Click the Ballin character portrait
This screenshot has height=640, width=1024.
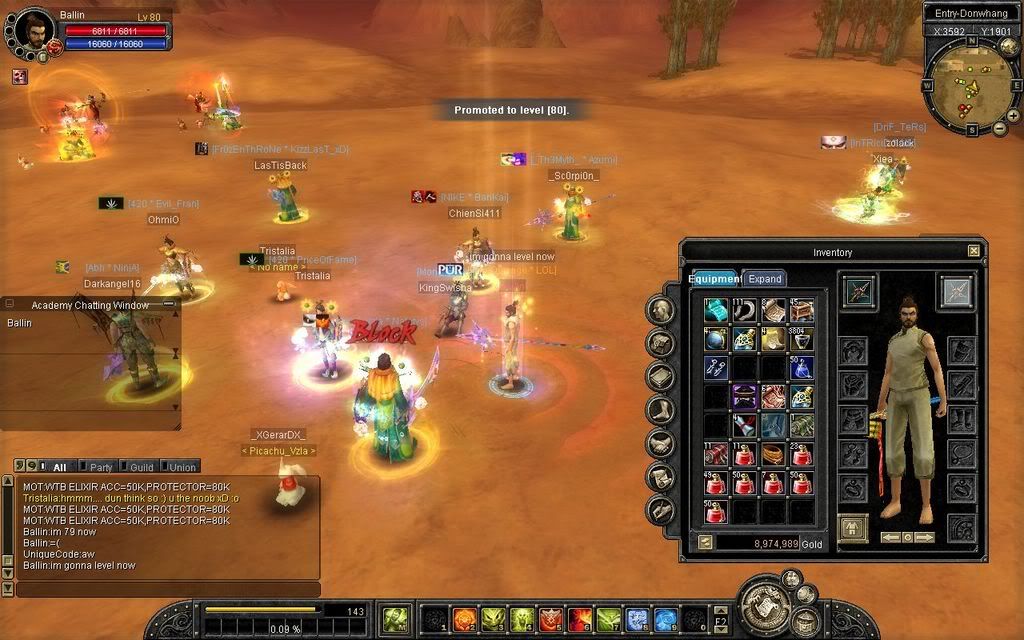34,30
